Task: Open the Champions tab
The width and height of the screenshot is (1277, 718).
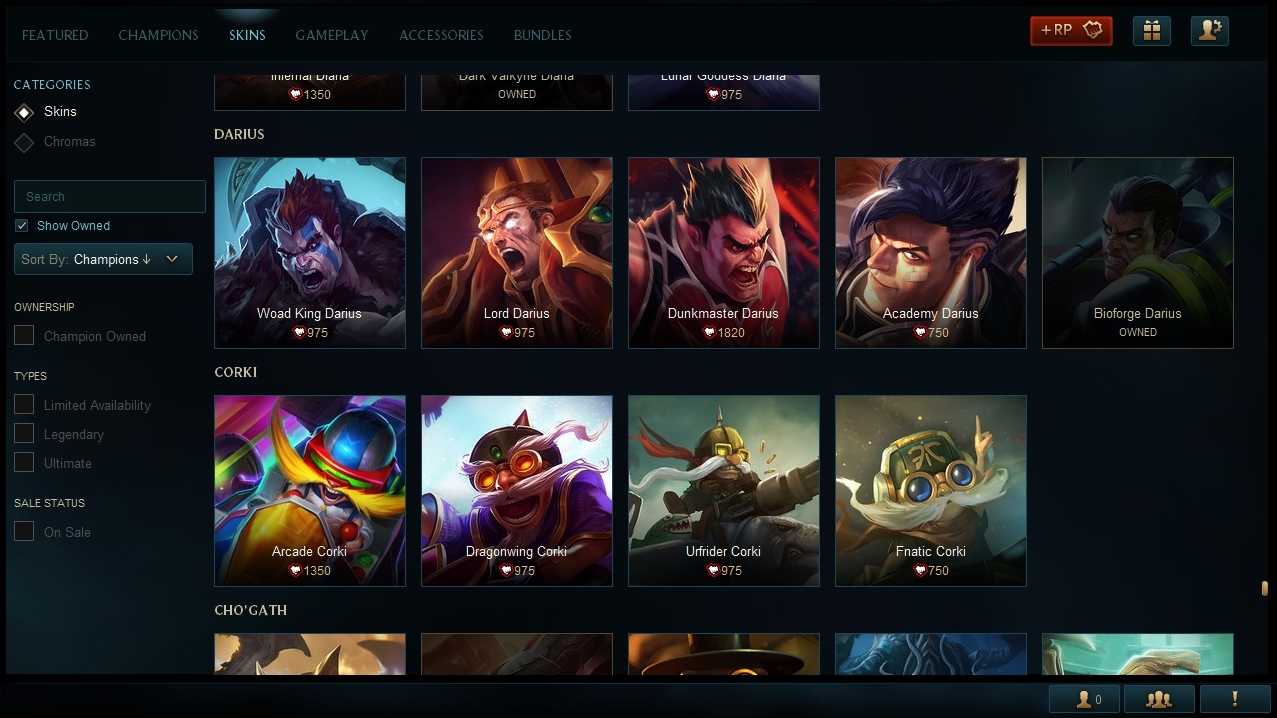Action: [158, 35]
